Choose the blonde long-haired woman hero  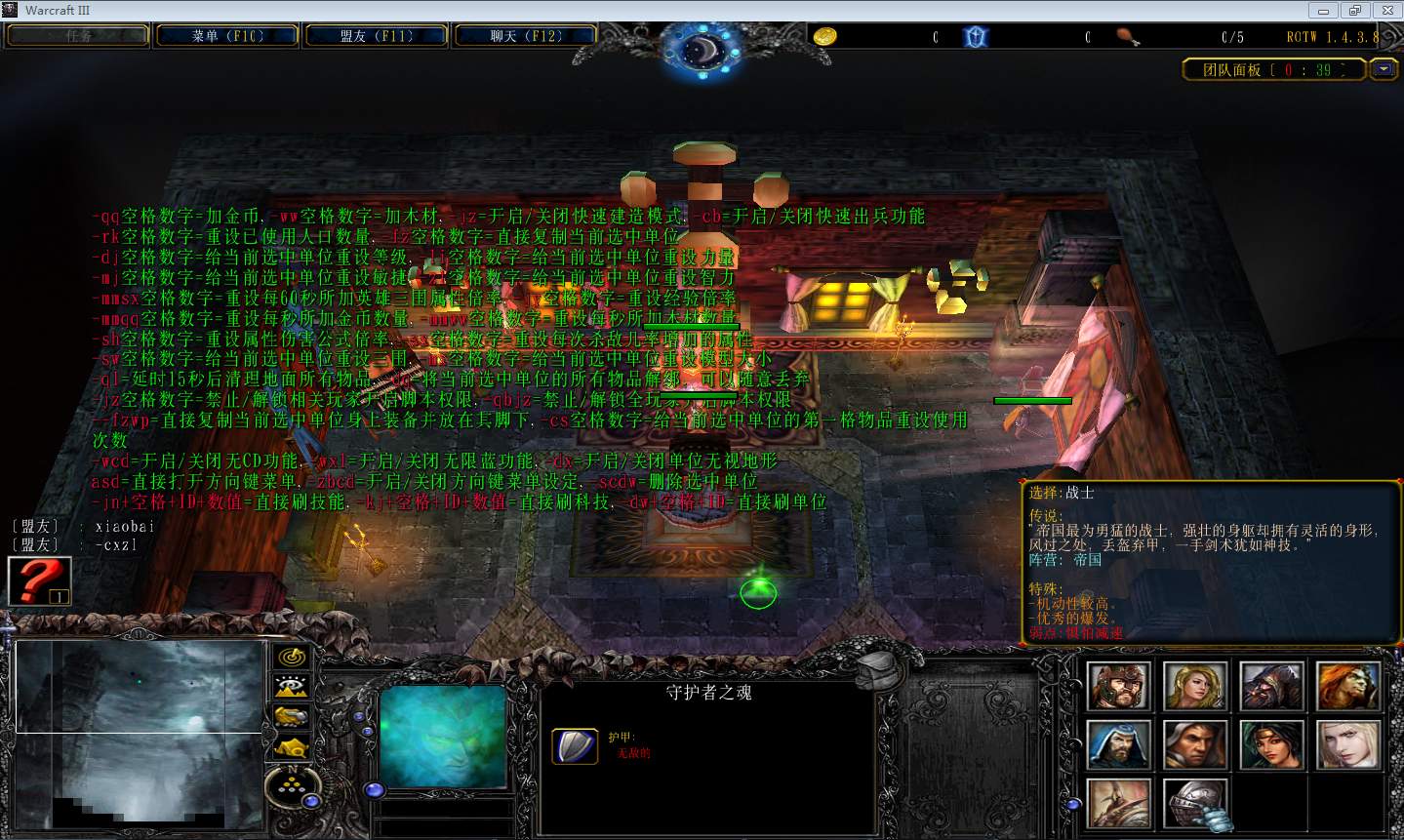[x=1195, y=686]
